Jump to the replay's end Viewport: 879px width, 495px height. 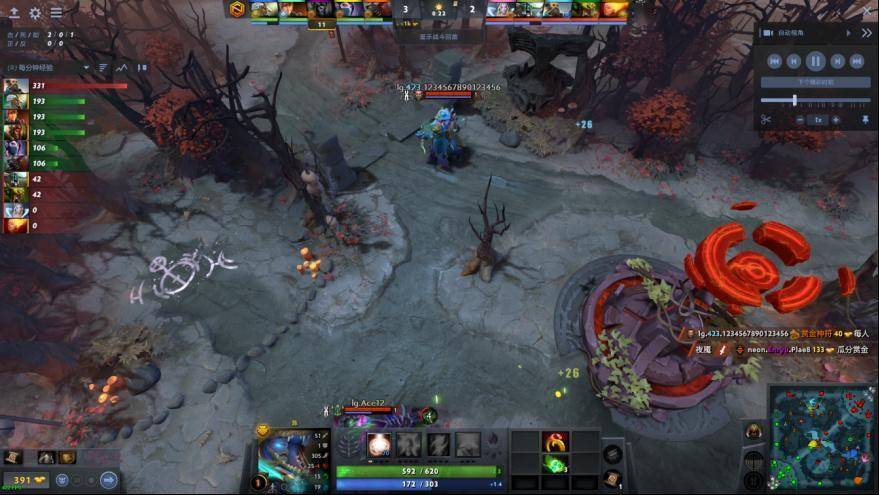[857, 61]
